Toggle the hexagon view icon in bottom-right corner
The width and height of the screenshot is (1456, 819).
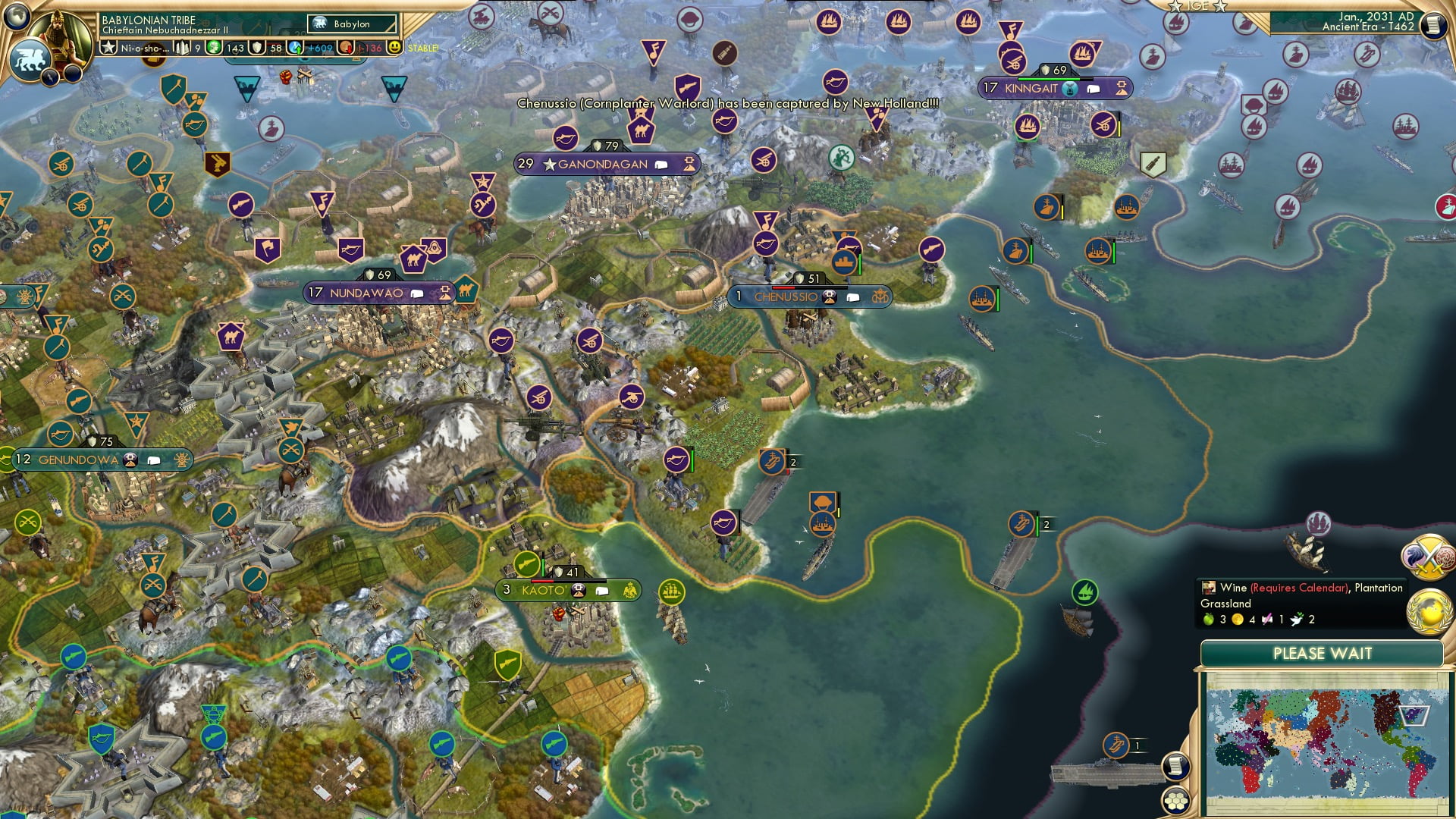[1175, 802]
